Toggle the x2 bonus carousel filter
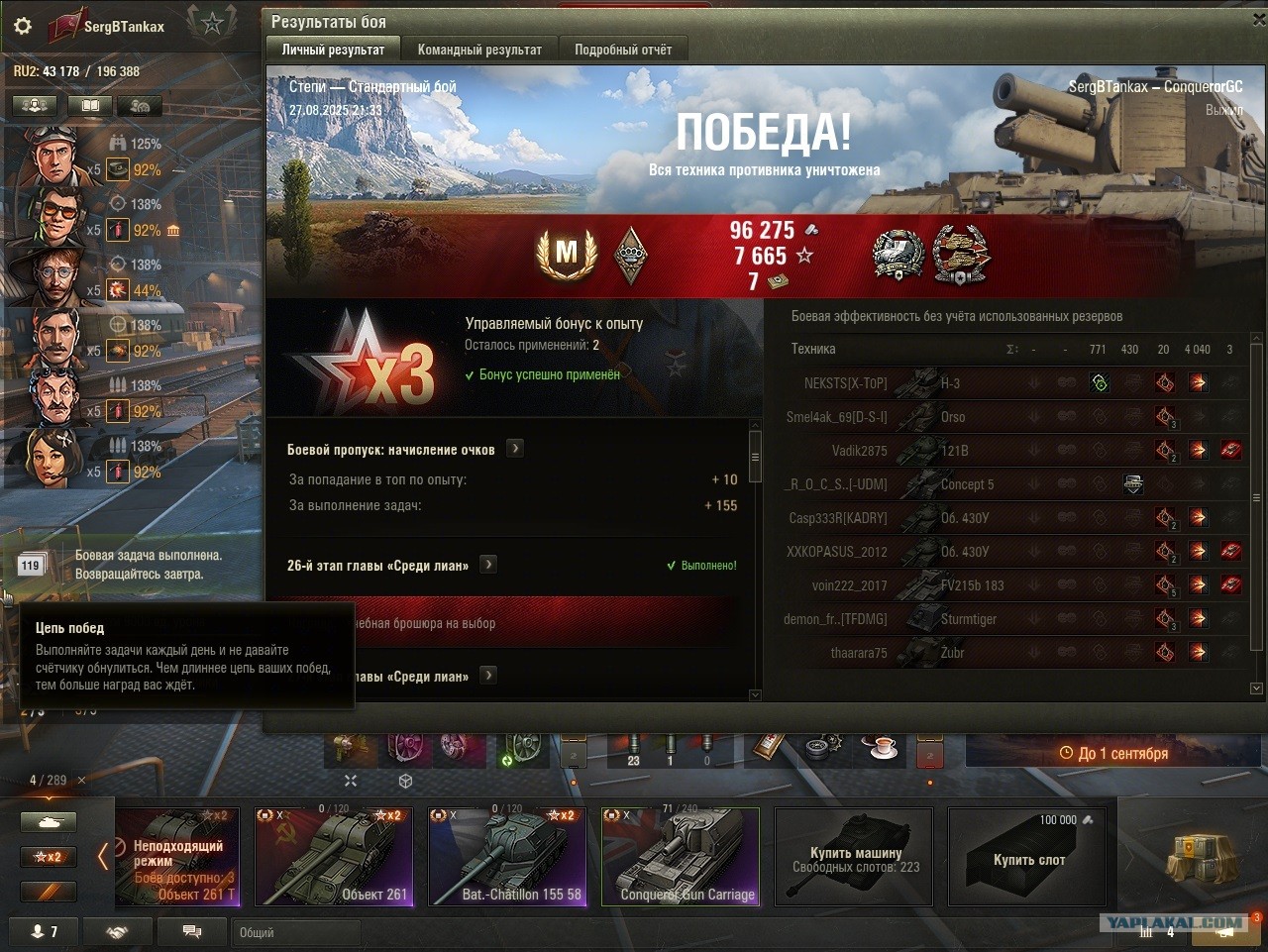 pyautogui.click(x=48, y=857)
